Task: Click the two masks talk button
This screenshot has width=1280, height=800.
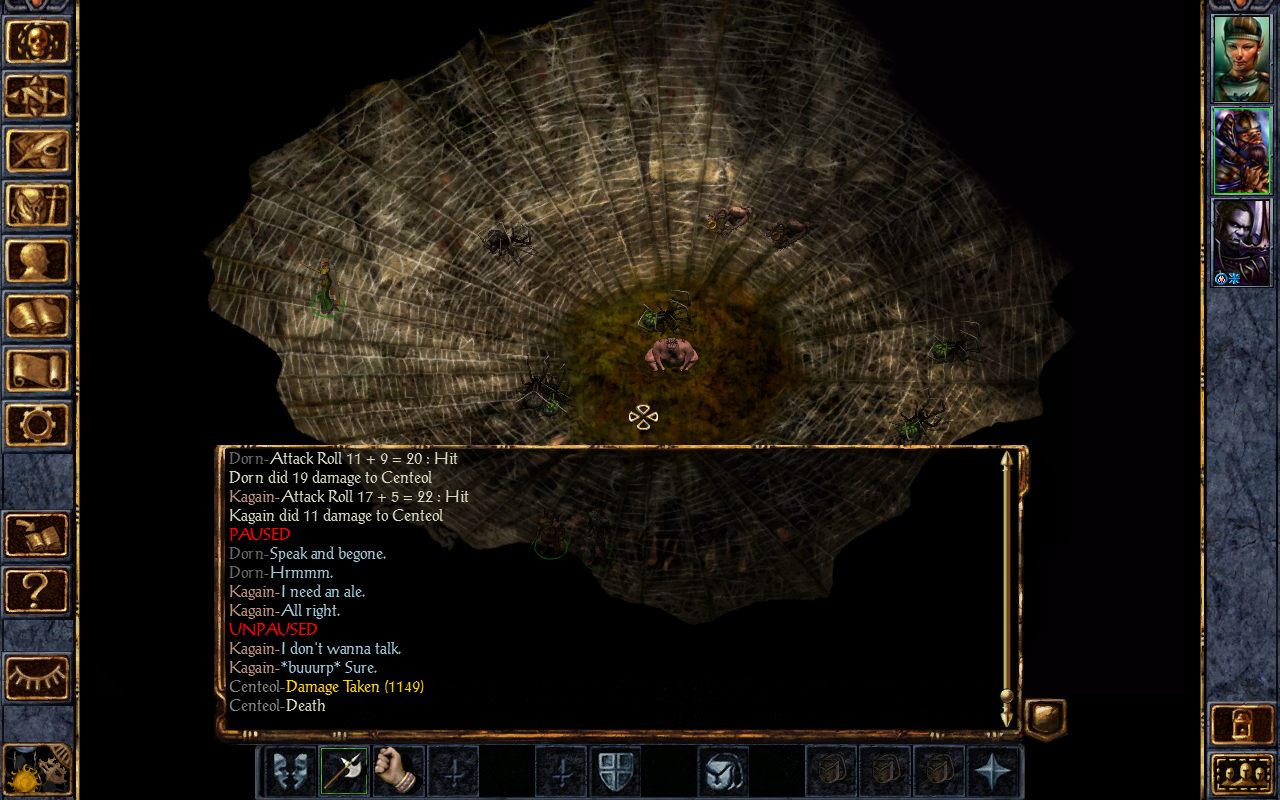Action: tap(290, 772)
